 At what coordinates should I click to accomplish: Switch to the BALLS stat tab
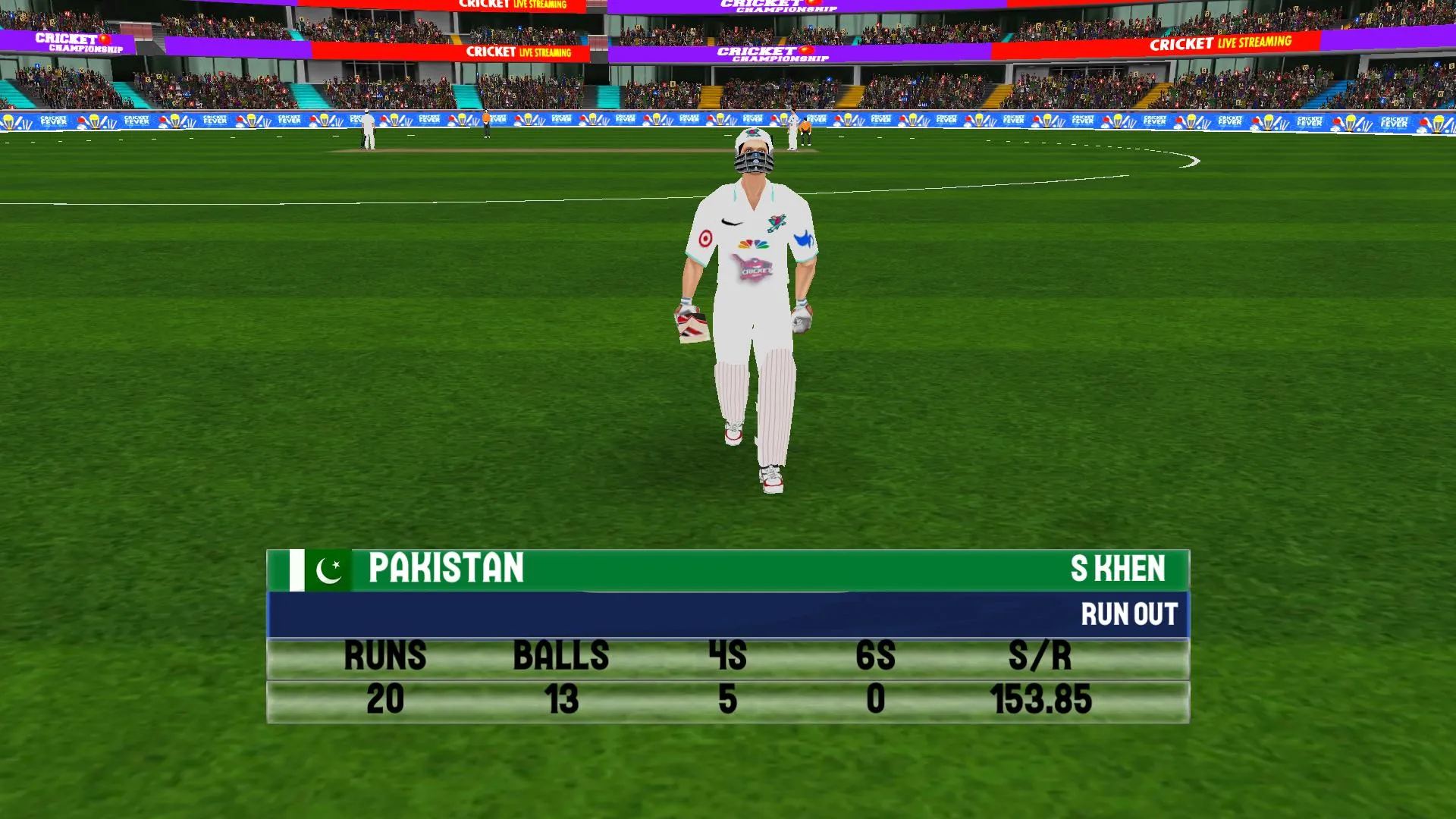[560, 657]
